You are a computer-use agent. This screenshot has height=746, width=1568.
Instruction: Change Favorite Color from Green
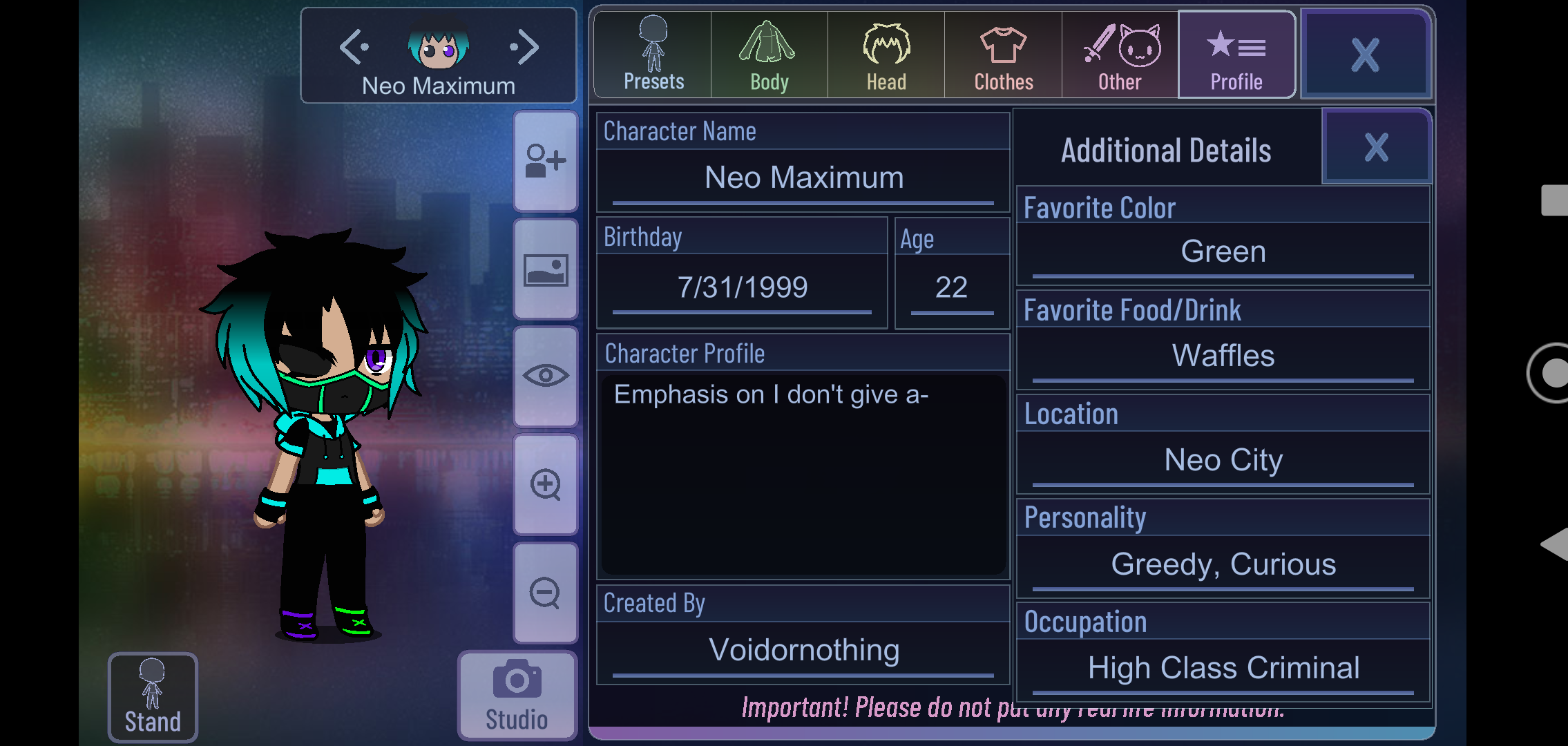click(x=1223, y=251)
